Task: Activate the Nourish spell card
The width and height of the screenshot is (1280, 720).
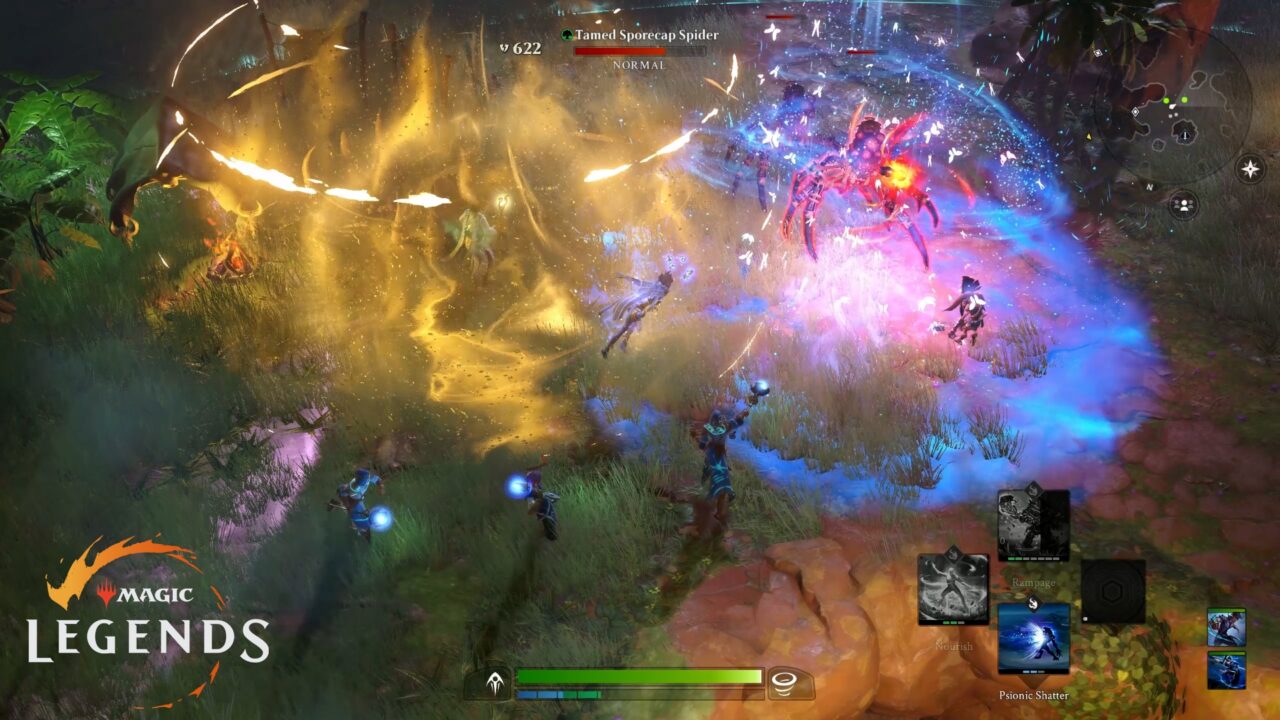Action: pos(952,588)
